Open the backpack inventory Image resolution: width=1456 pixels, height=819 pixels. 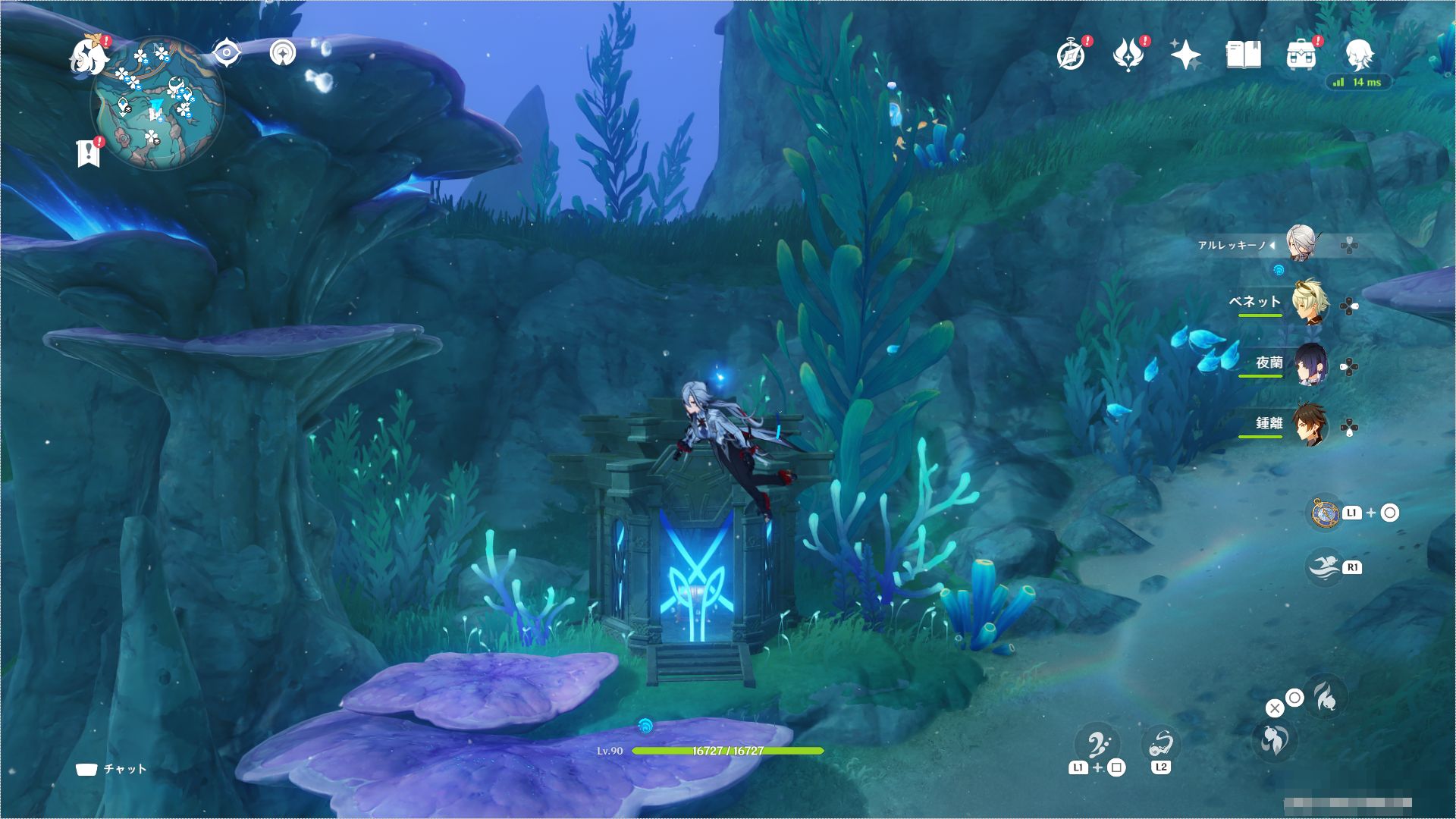[x=1301, y=55]
